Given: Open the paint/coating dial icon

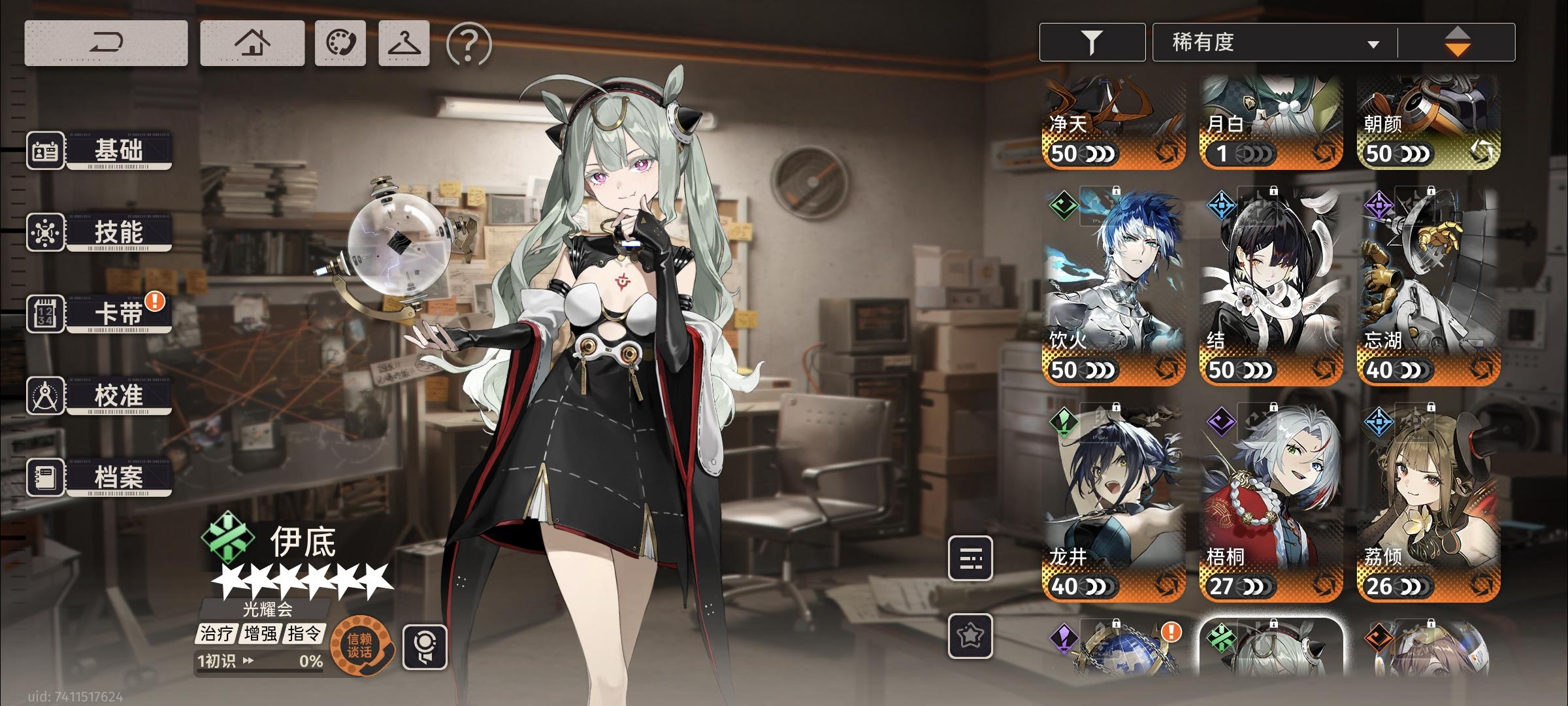Looking at the screenshot, I should point(342,43).
